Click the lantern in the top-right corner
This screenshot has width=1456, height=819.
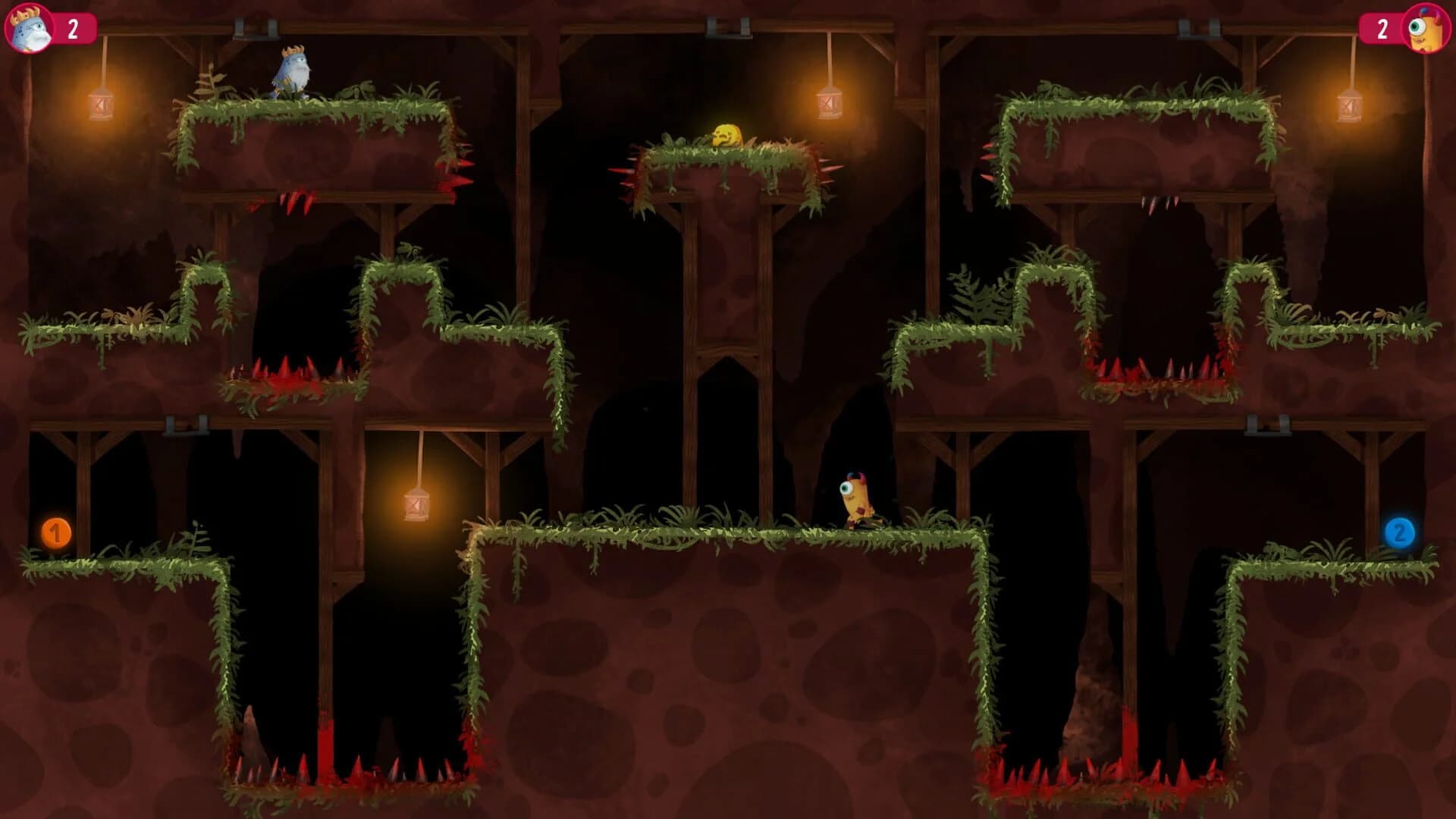(1348, 106)
